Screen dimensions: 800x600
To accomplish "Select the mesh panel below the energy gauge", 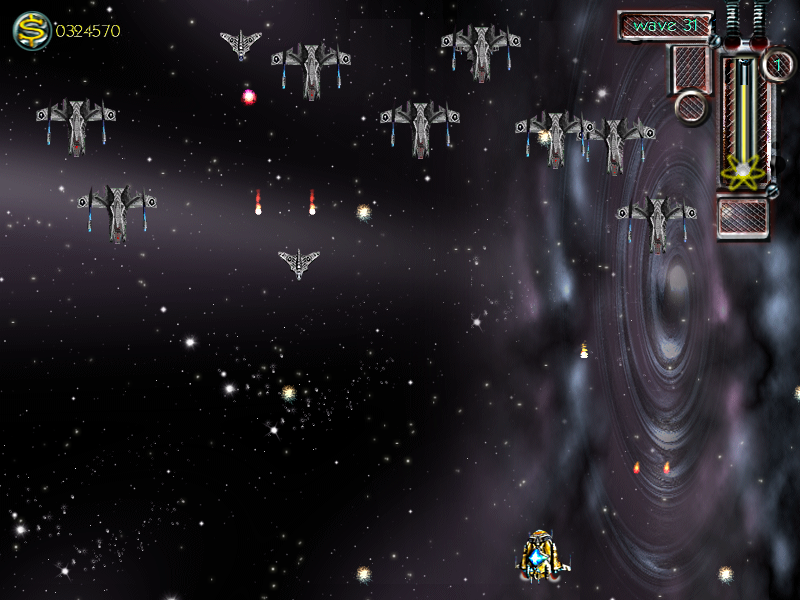I will [x=742, y=218].
